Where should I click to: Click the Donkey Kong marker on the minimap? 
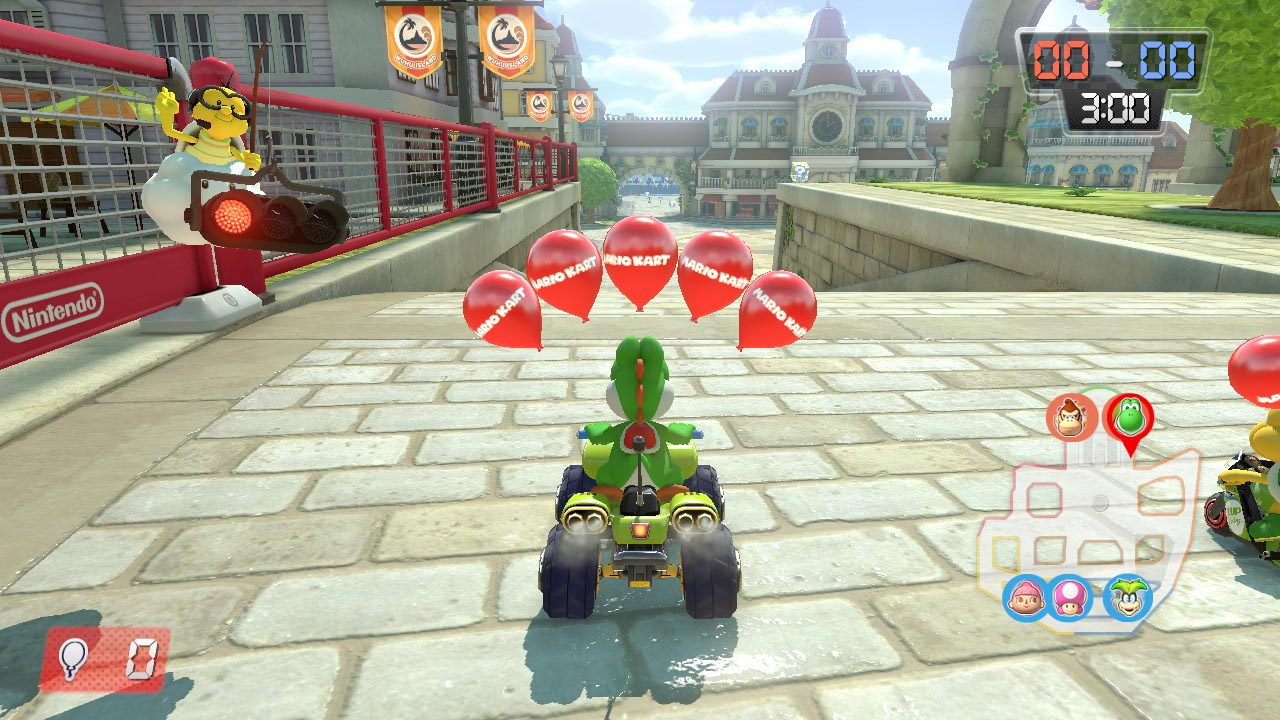coord(1072,417)
